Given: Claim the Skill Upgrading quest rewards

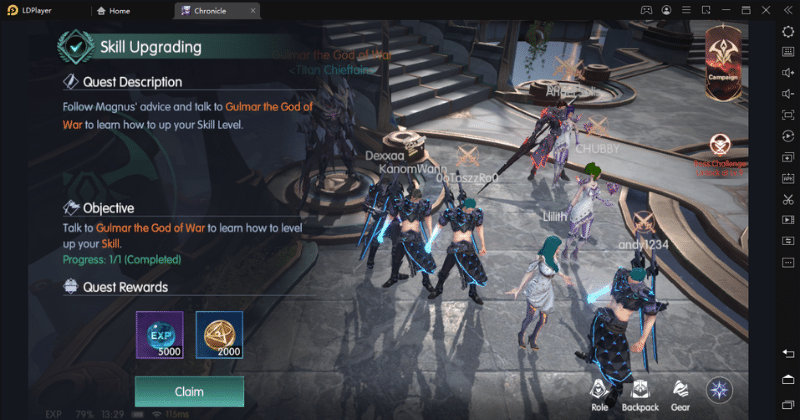Looking at the screenshot, I should [189, 391].
